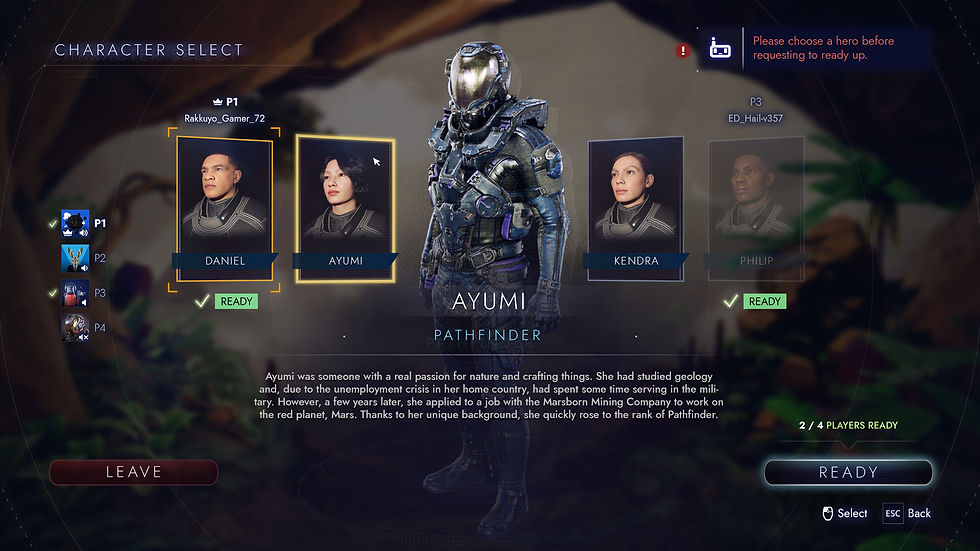
Task: Click the muted P4 player avatar
Action: pos(75,327)
